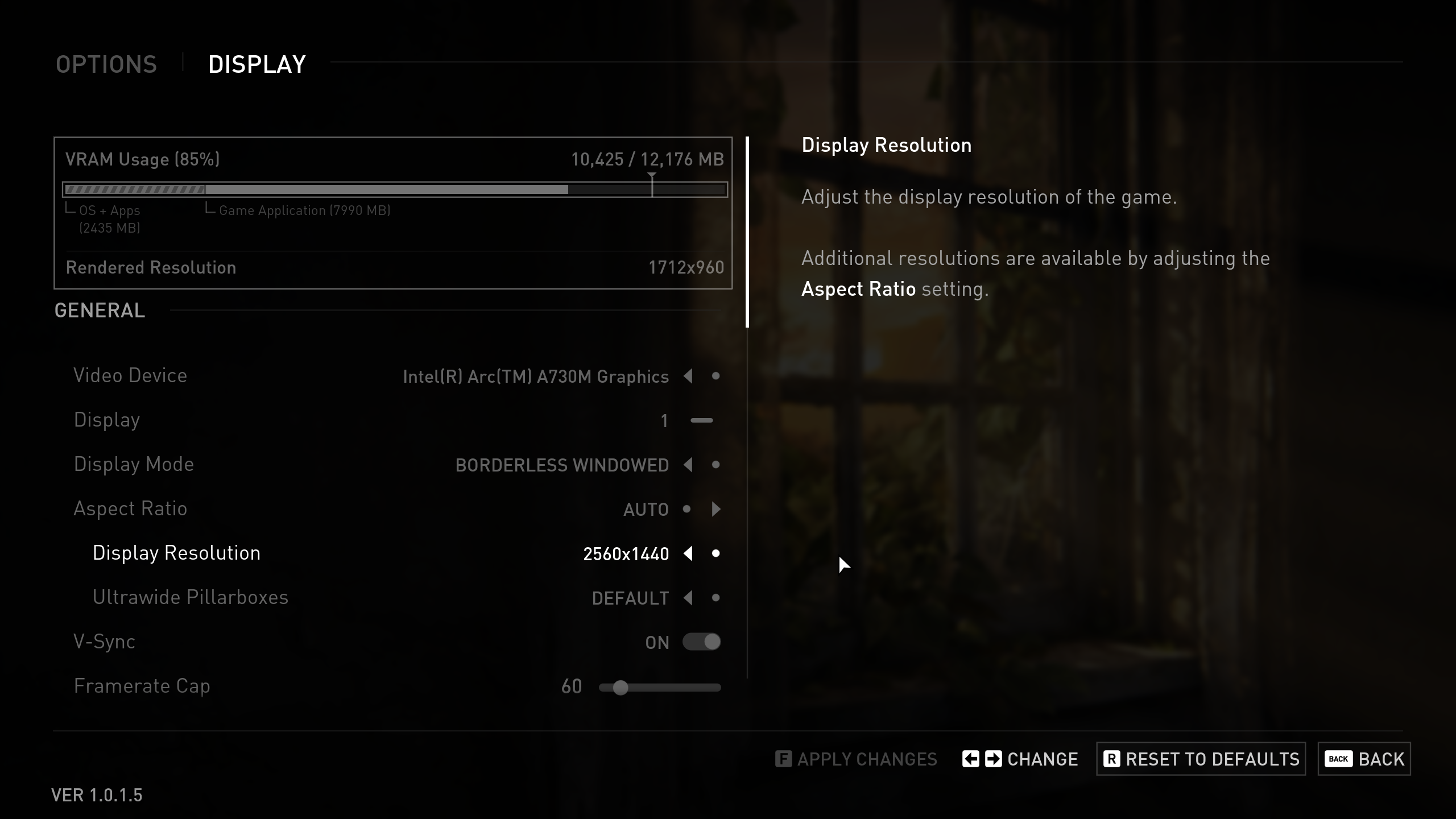Click the dot indicator next to Borderless Windowed
The height and width of the screenshot is (819, 1456).
[x=716, y=465]
